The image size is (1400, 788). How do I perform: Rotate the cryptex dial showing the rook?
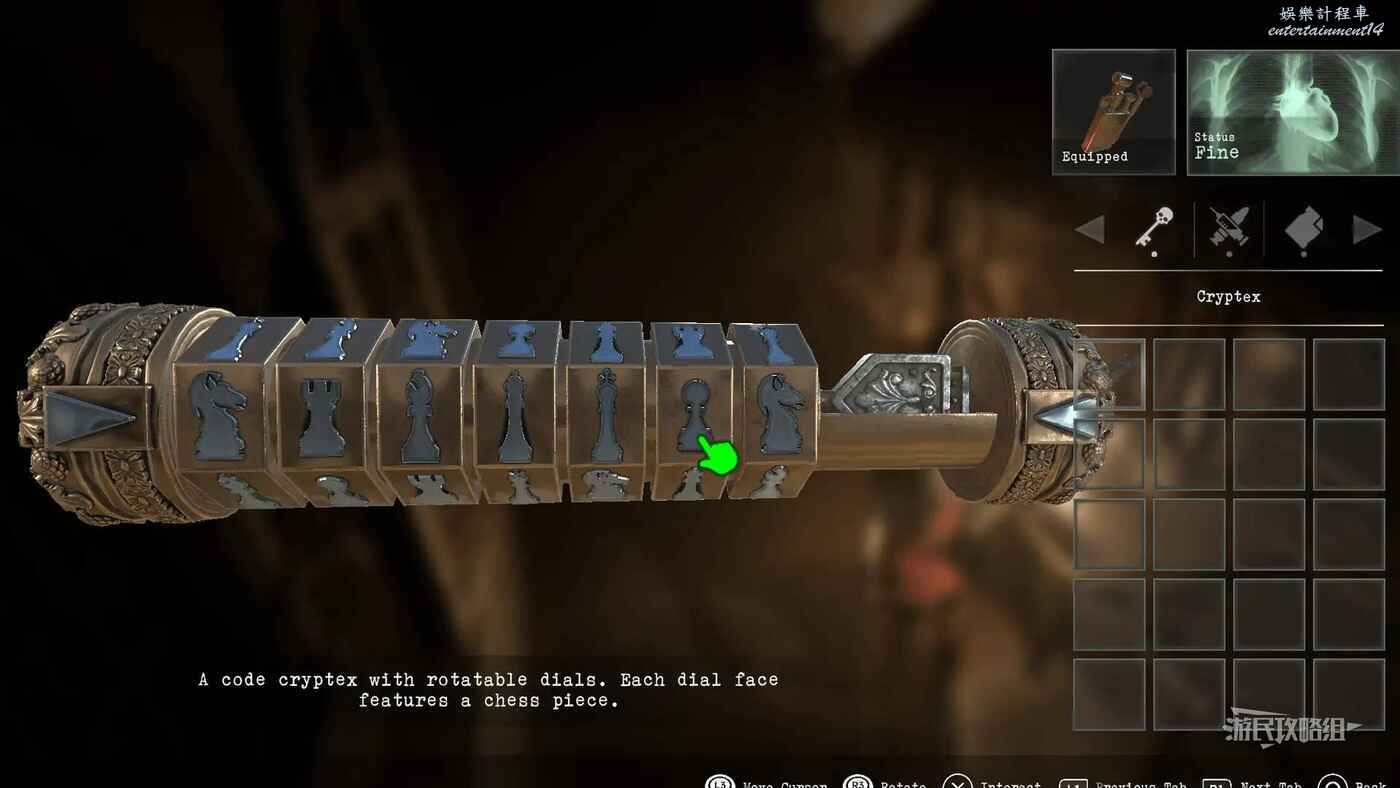(x=322, y=416)
